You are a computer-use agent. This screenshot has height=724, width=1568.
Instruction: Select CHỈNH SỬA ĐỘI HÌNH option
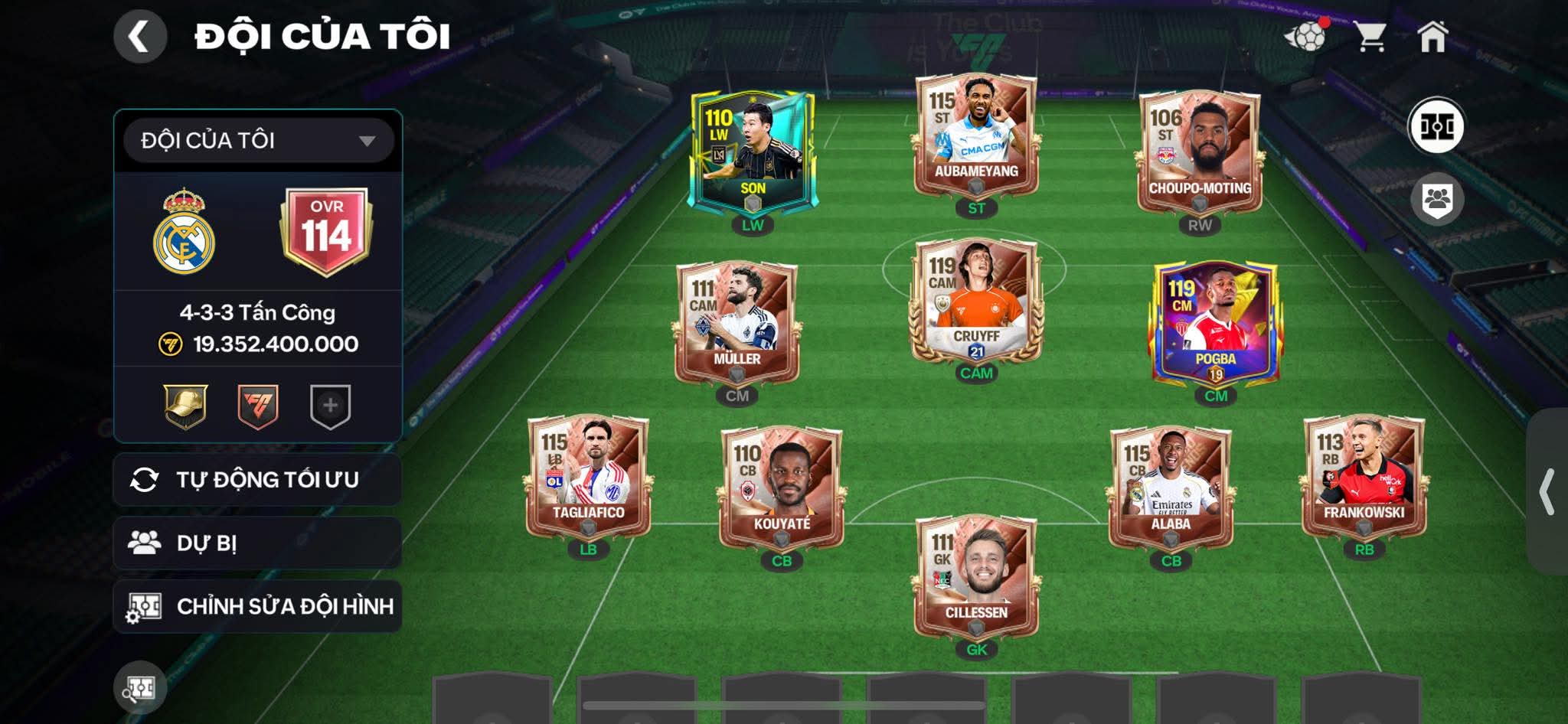click(257, 607)
